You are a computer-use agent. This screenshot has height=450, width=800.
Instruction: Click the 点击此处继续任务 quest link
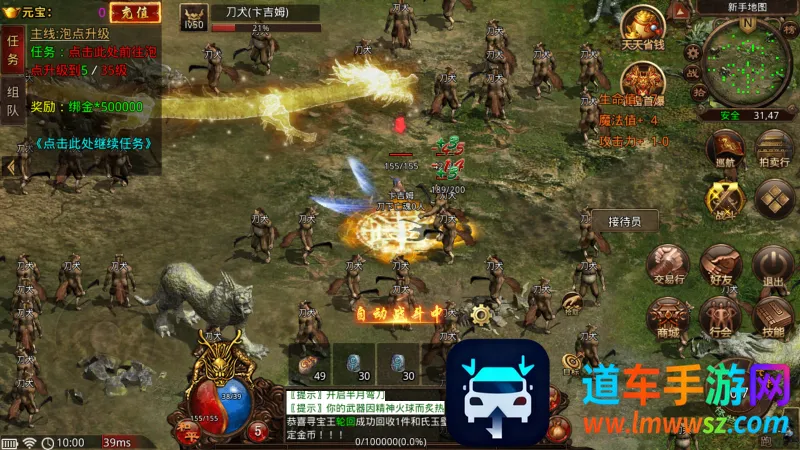coord(94,142)
